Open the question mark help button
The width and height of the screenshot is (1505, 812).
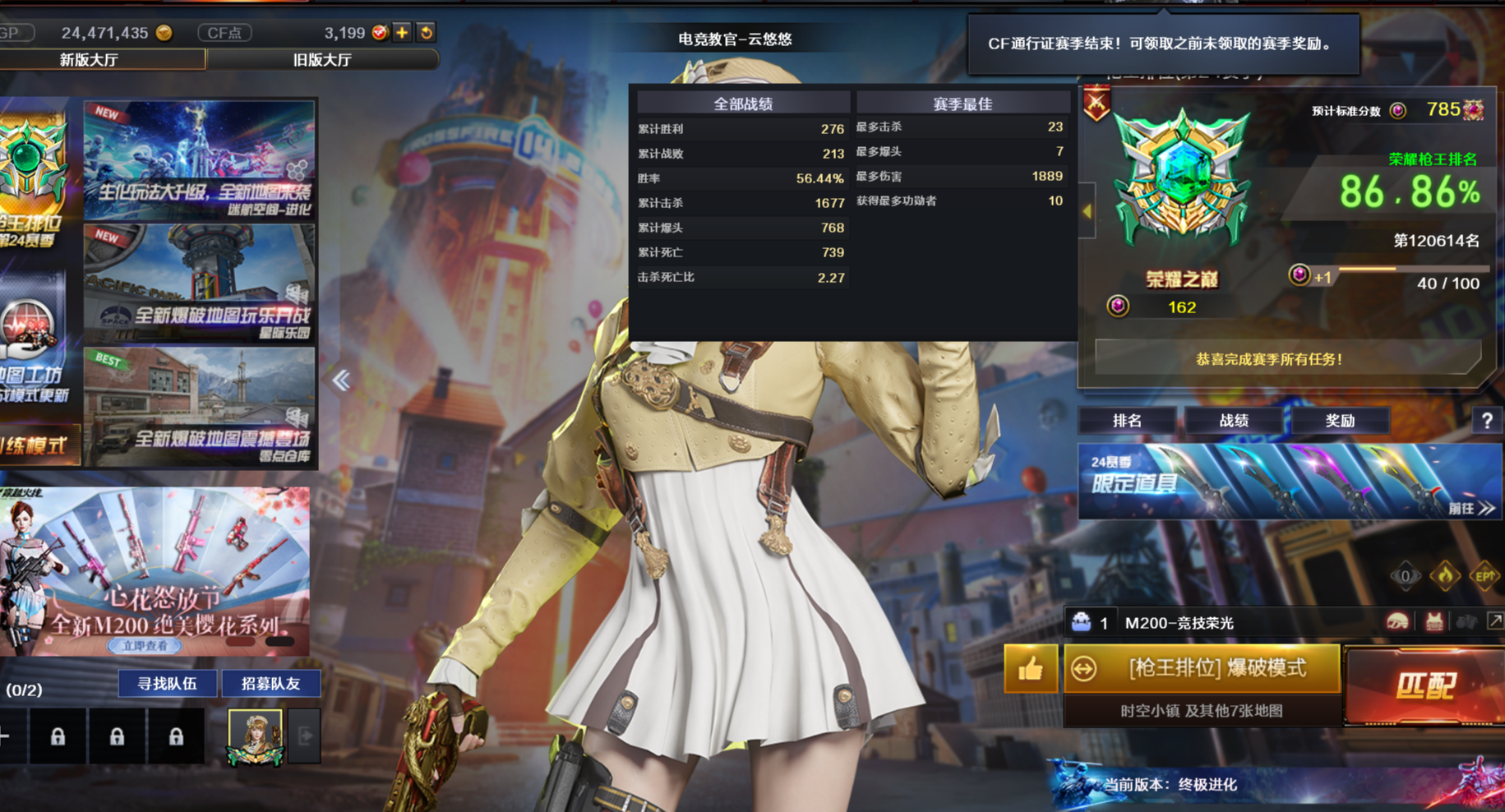pyautogui.click(x=1487, y=421)
